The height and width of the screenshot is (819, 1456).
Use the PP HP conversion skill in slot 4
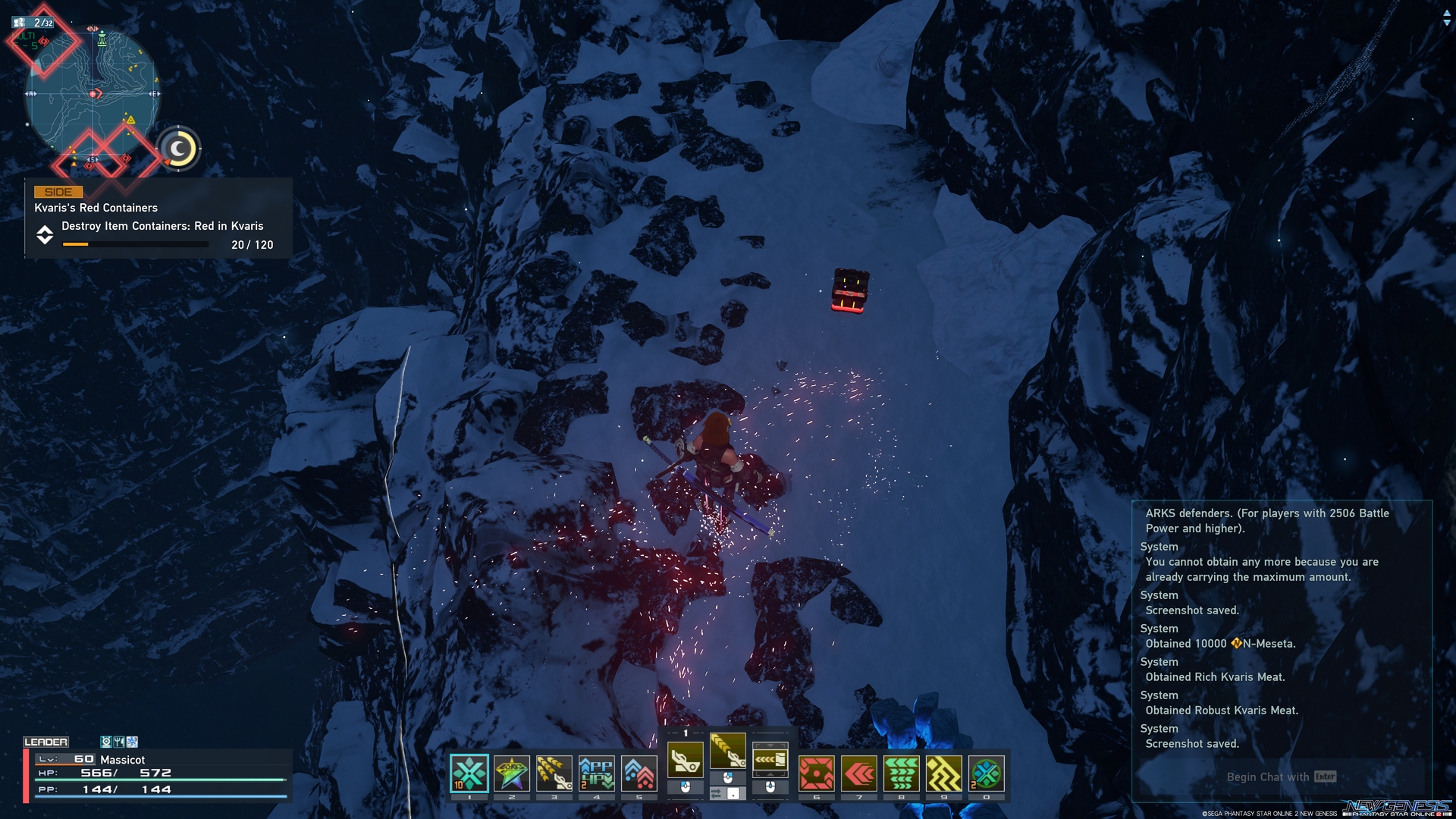[597, 773]
